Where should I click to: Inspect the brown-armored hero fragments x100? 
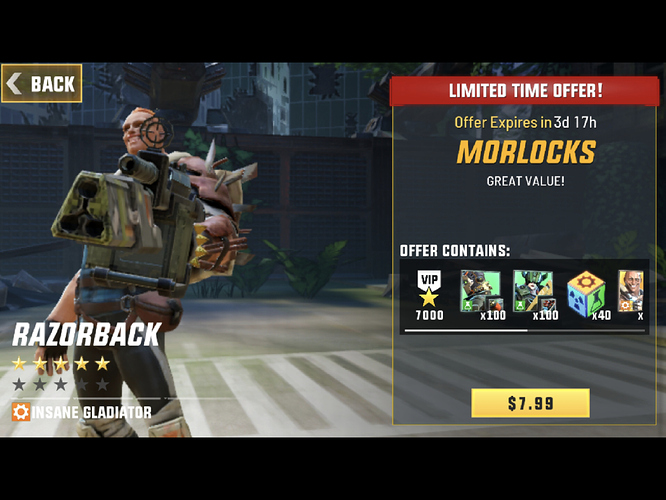tap(481, 291)
